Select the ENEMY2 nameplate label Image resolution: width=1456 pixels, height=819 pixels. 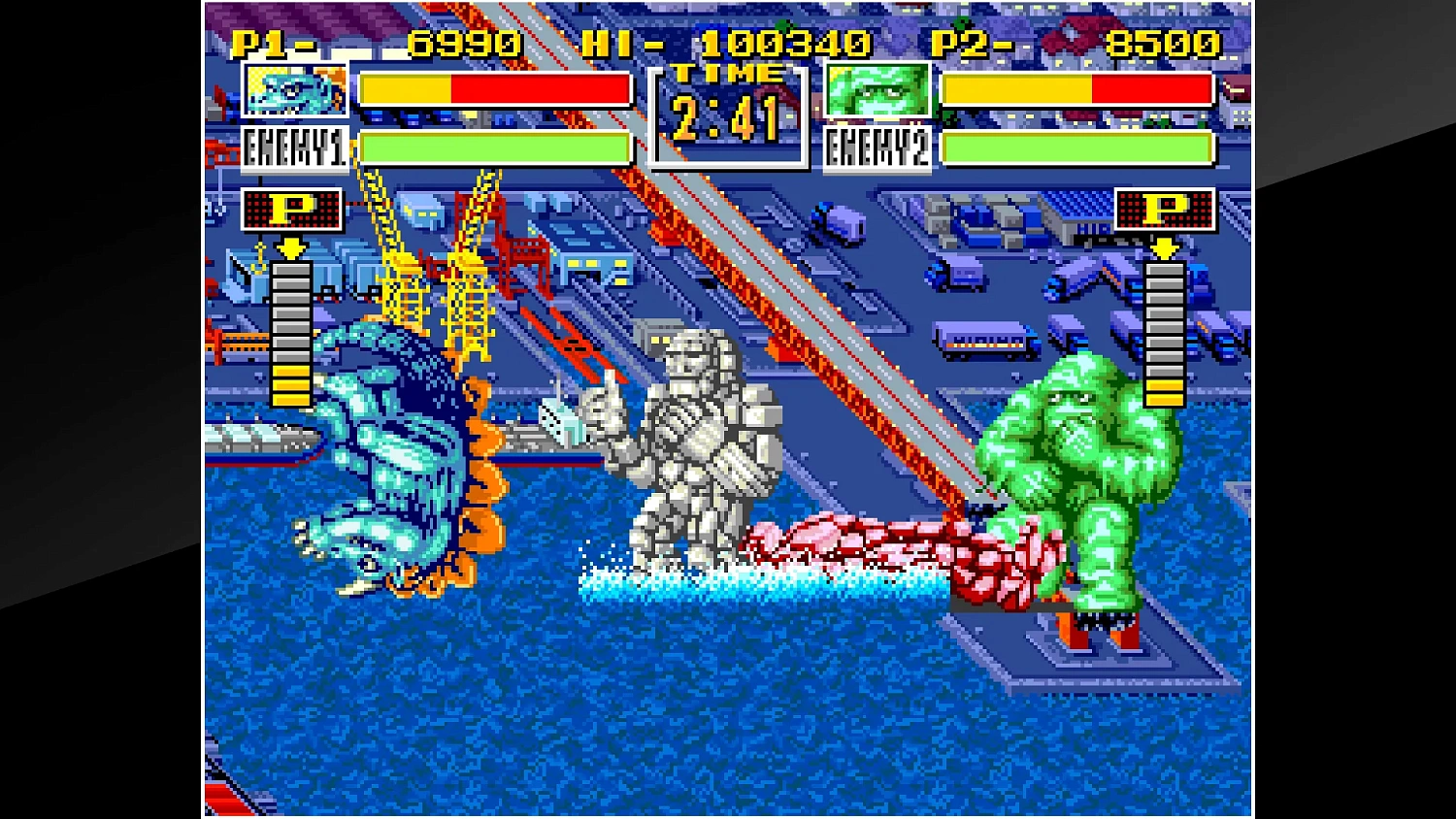[x=877, y=147]
